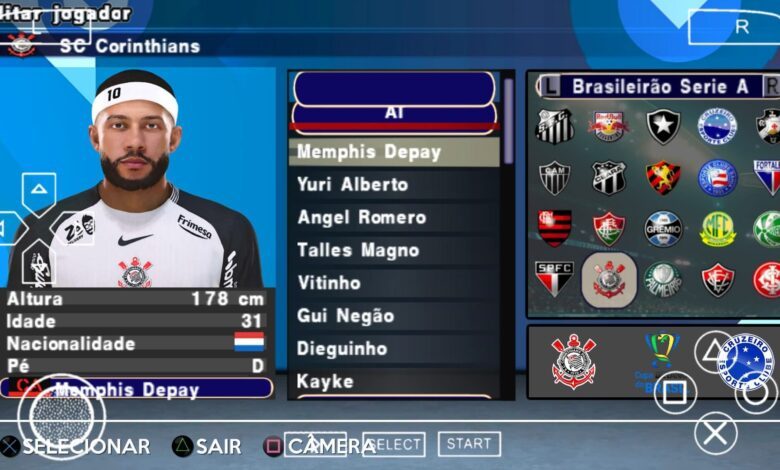Select the Santos club crest
Image resolution: width=780 pixels, height=470 pixels.
point(554,126)
